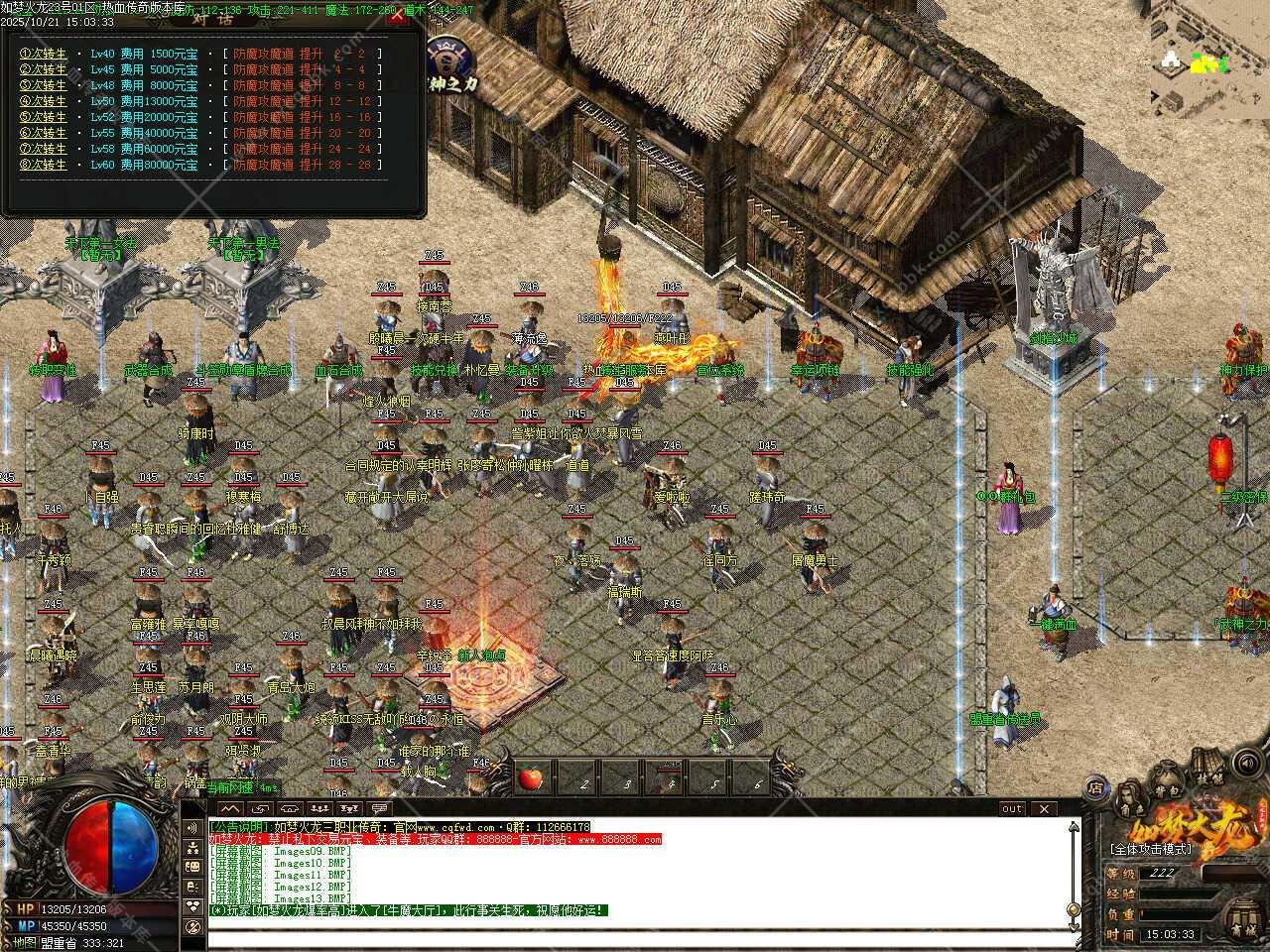Switch the 全体攻击模式 attack mode
Image resolution: width=1270 pixels, height=952 pixels.
pyautogui.click(x=1150, y=849)
